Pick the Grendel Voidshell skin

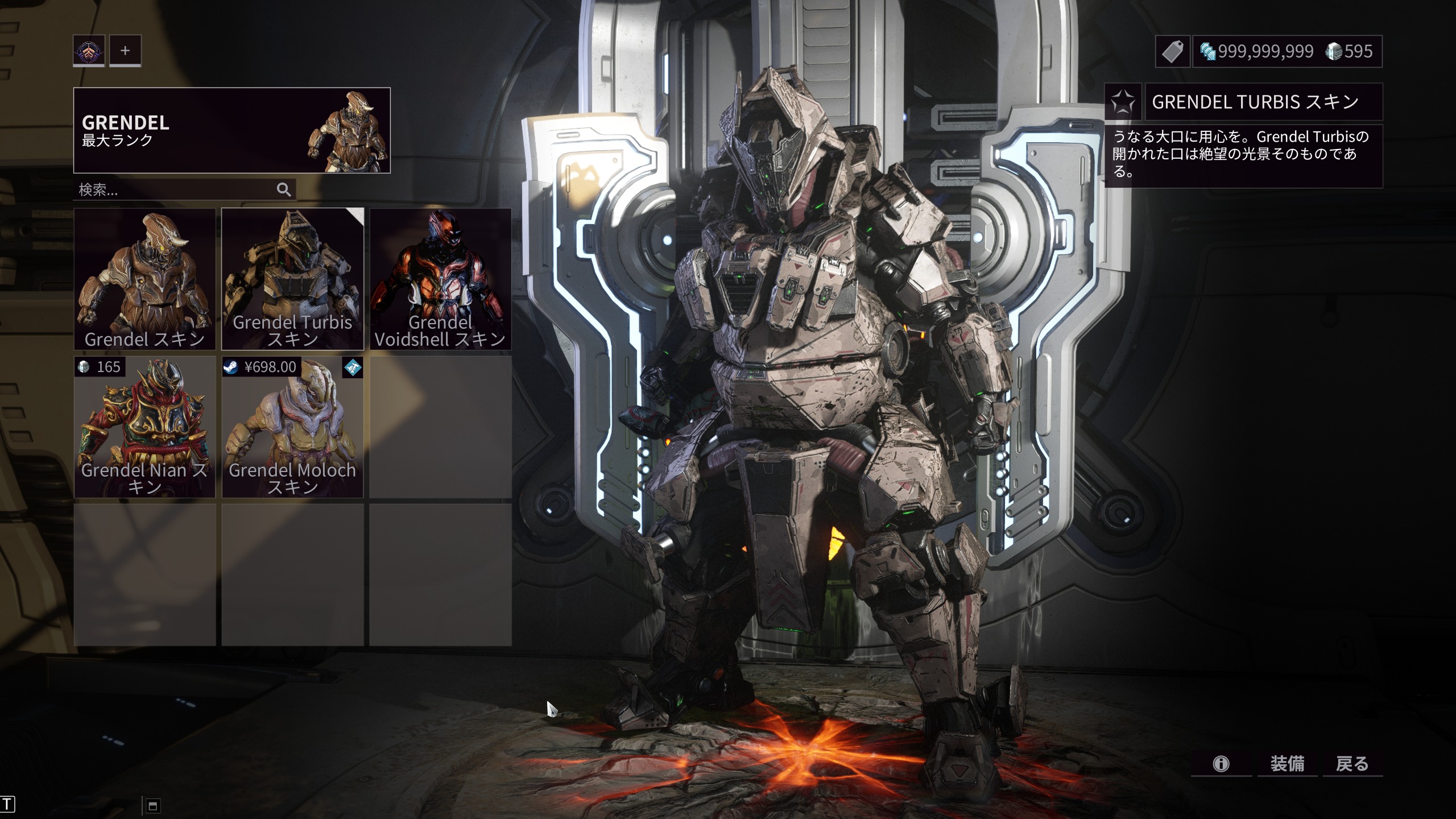point(440,279)
